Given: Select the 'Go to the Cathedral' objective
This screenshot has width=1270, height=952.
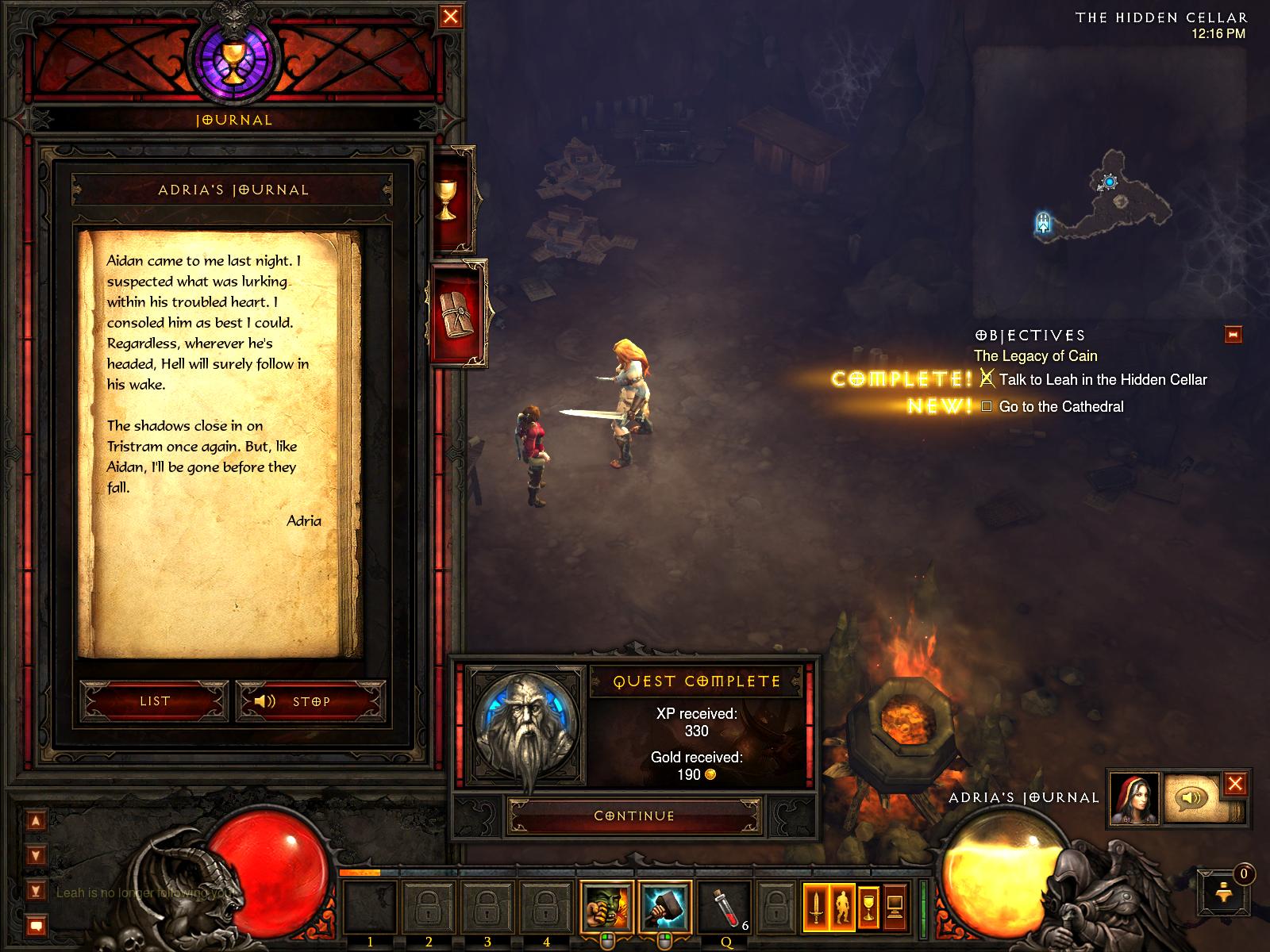Looking at the screenshot, I should pyautogui.click(x=1060, y=407).
